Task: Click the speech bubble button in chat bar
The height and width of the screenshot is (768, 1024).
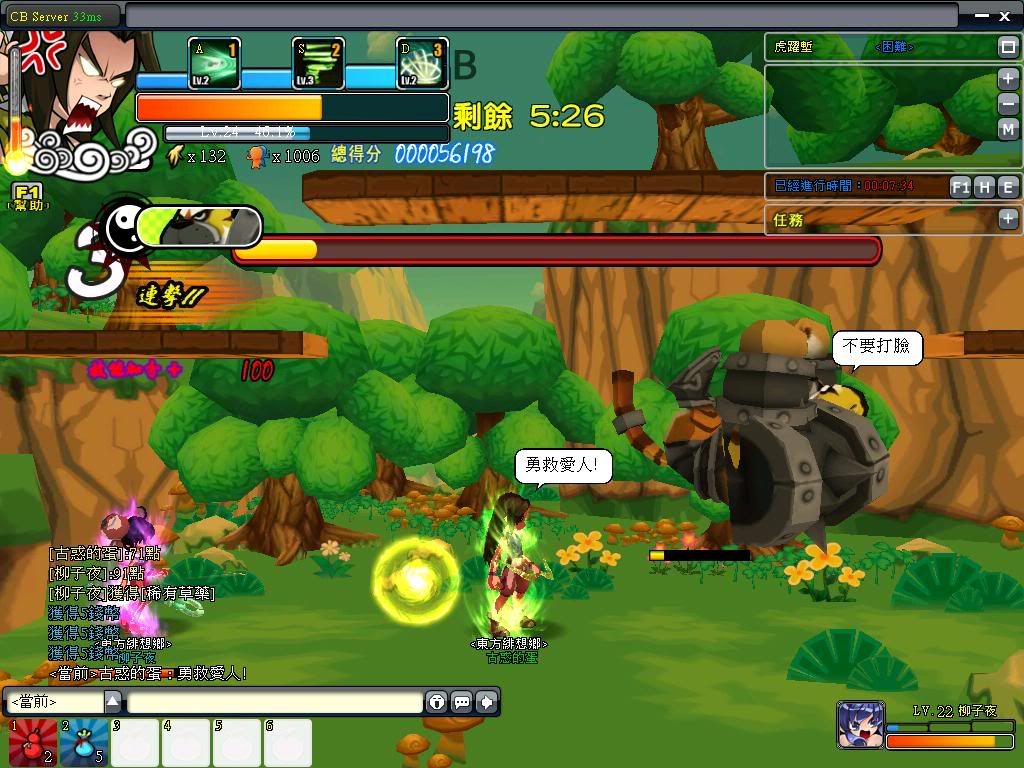Action: [462, 702]
